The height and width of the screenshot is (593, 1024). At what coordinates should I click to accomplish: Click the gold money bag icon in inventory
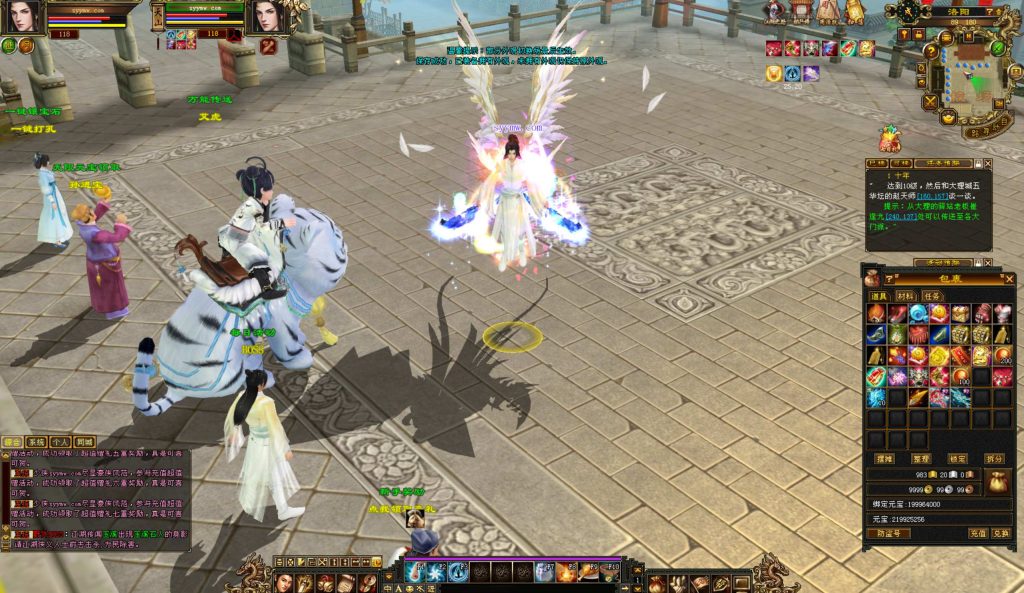click(x=996, y=481)
